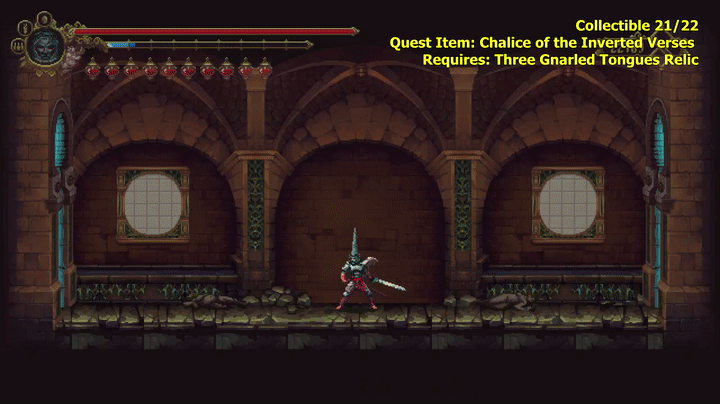Image resolution: width=720 pixels, height=404 pixels.
Task: Select the small face icon above the portrait
Action: click(45, 17)
